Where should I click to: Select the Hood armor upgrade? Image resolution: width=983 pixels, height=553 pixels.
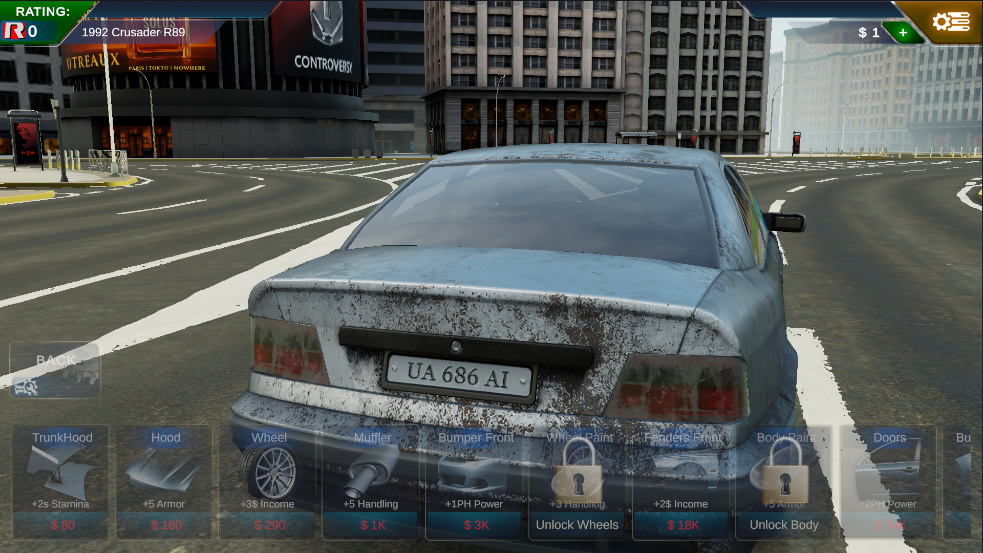point(165,482)
